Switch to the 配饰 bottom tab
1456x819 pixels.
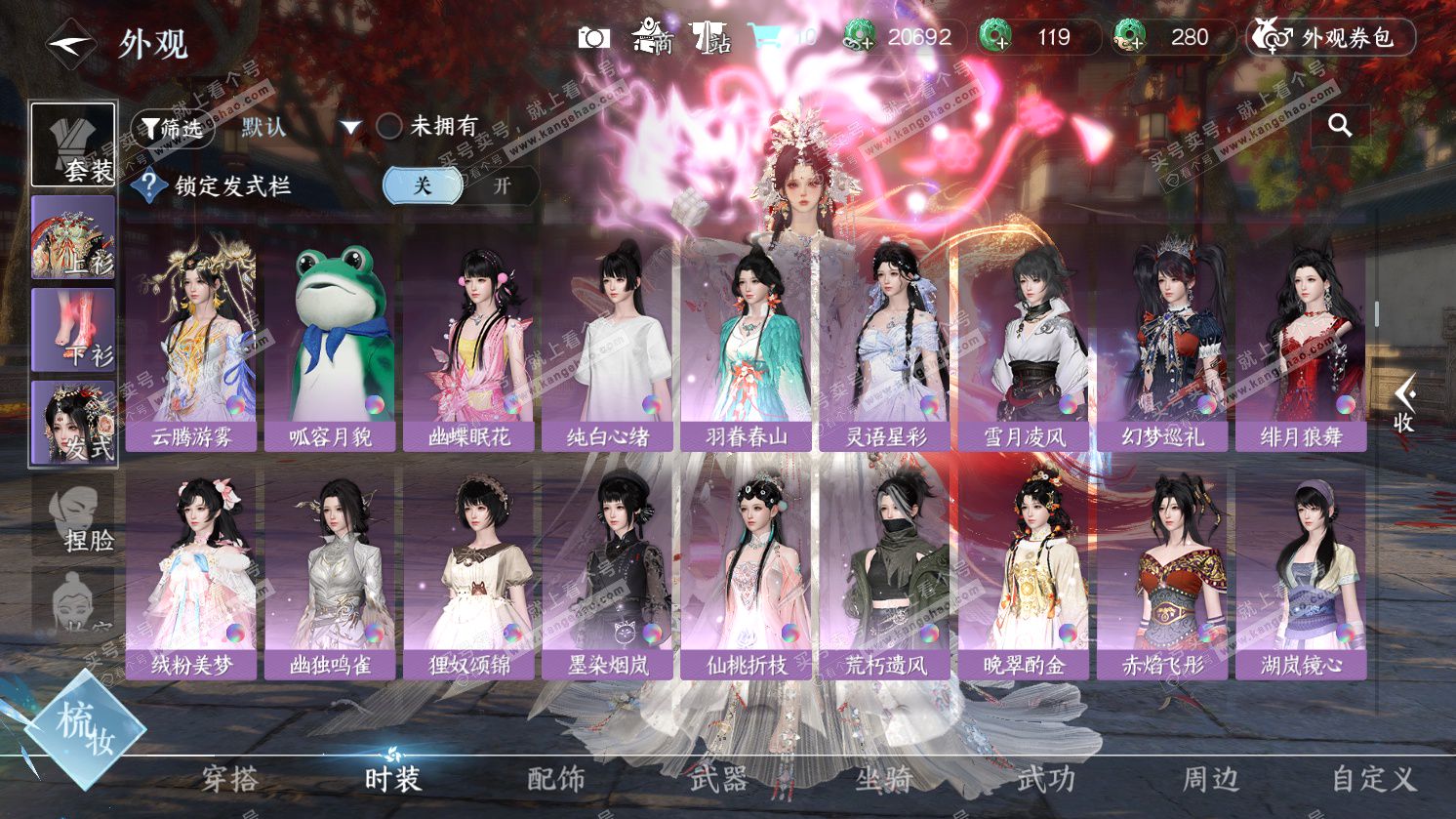(x=556, y=778)
